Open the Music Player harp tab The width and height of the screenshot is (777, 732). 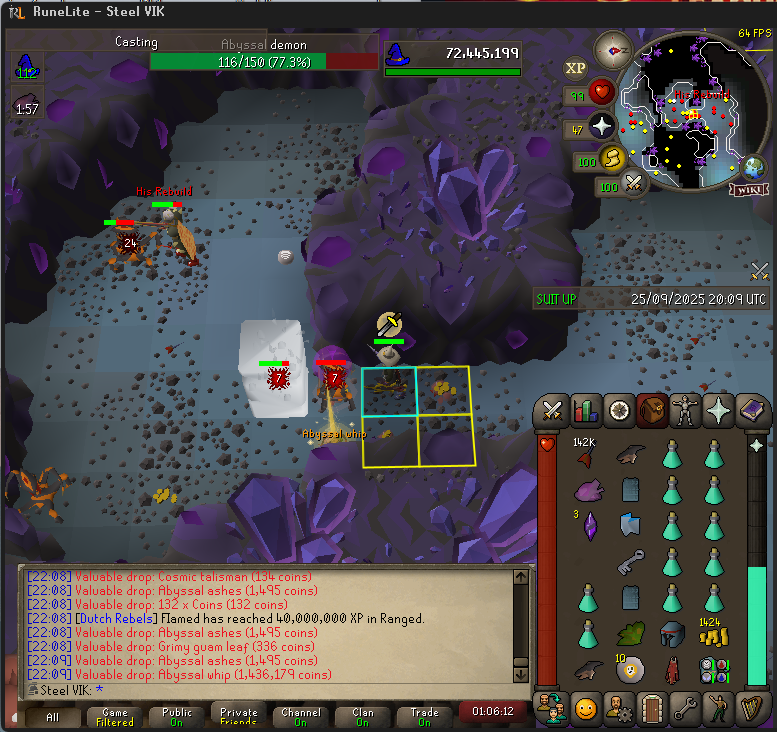751,708
